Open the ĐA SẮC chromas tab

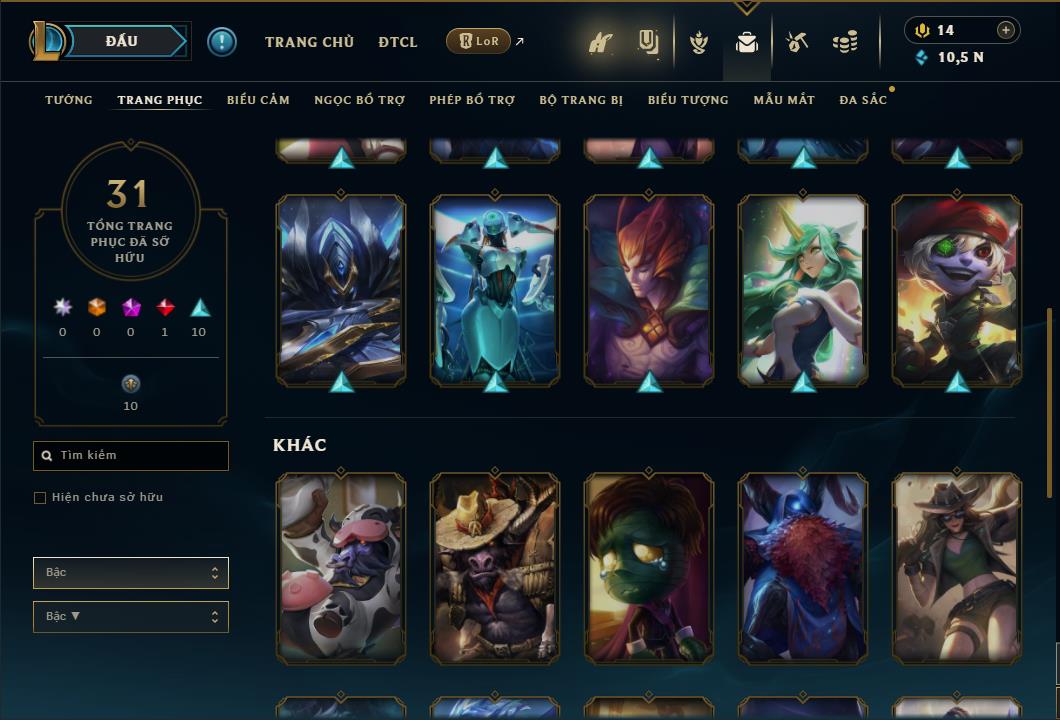coord(863,100)
